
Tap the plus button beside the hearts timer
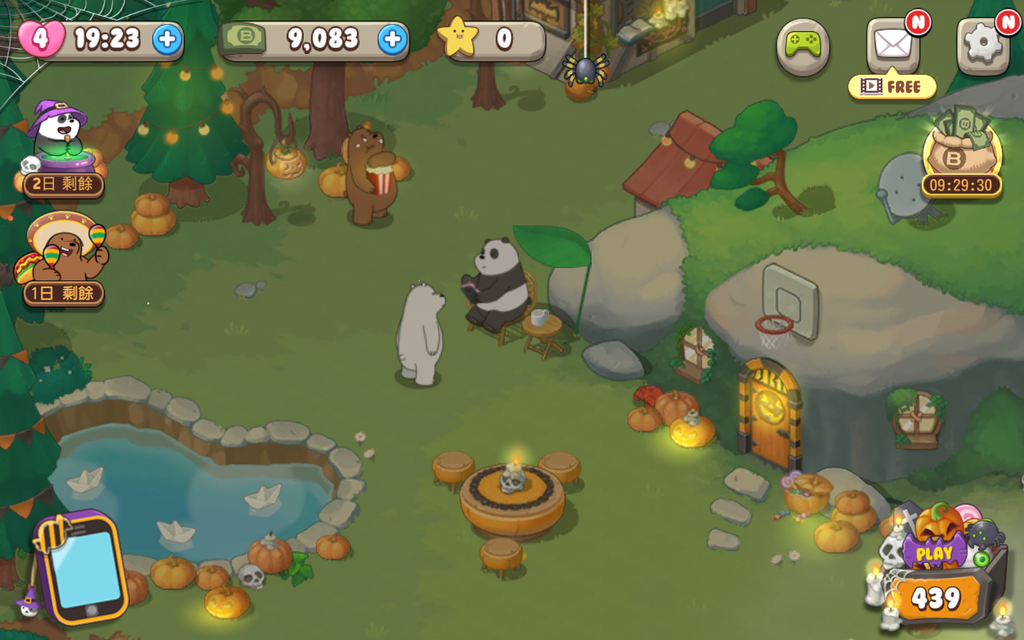(167, 40)
